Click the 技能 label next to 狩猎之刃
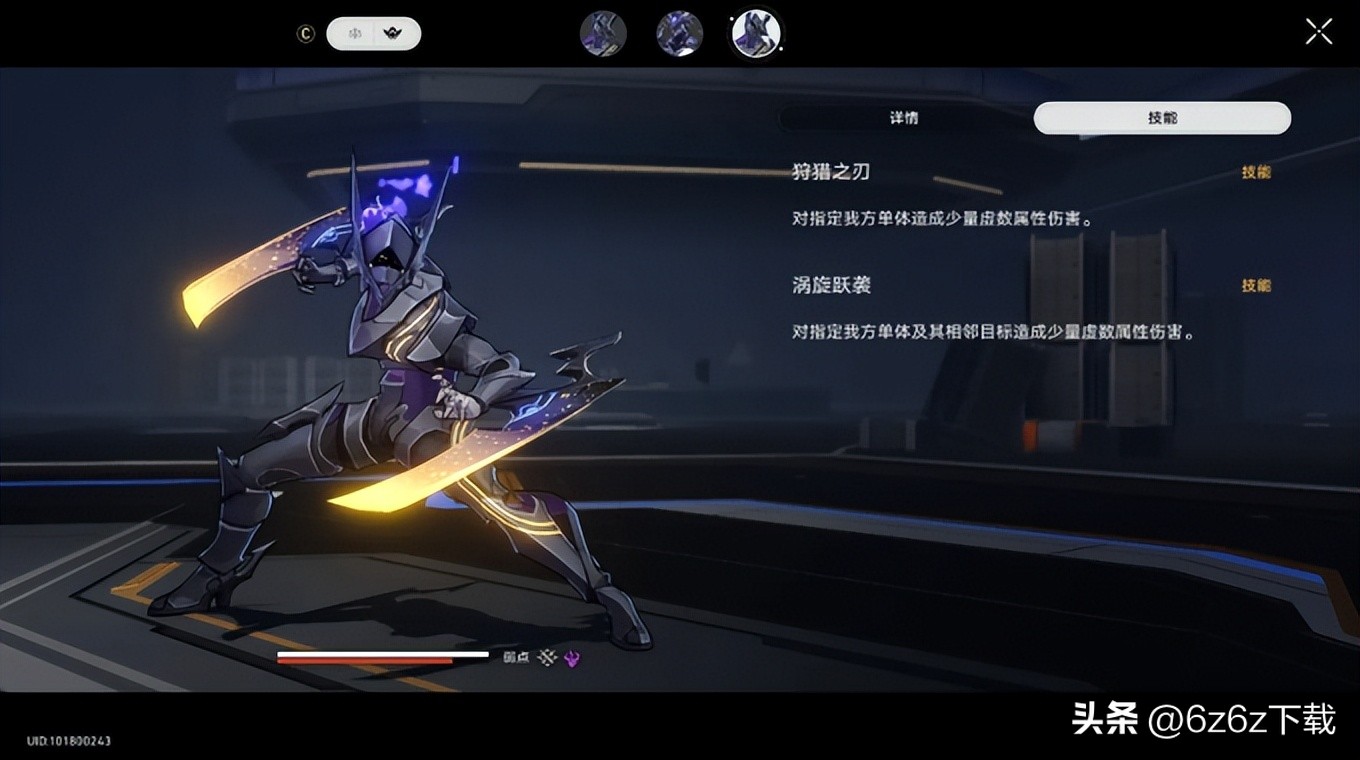 tap(1257, 172)
